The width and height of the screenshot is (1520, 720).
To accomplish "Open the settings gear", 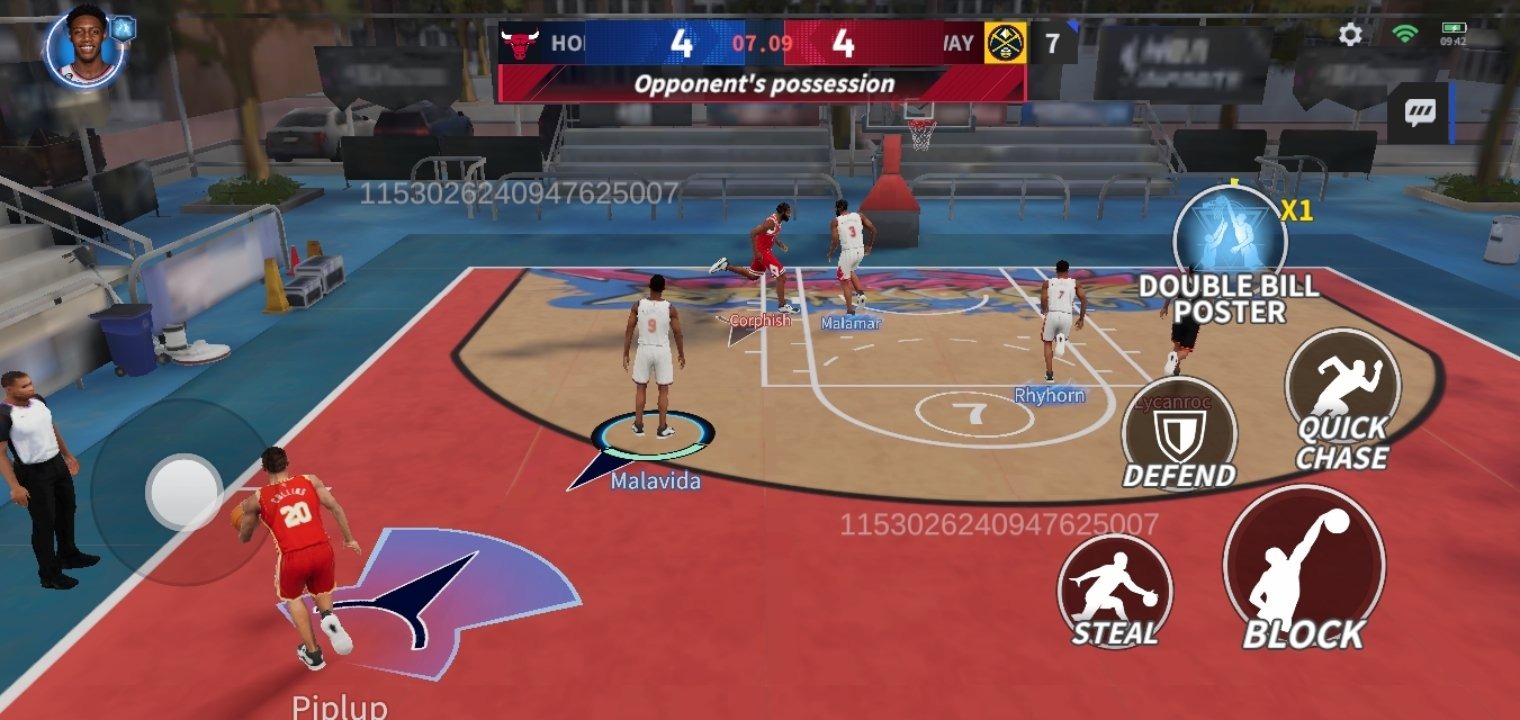I will pyautogui.click(x=1350, y=33).
